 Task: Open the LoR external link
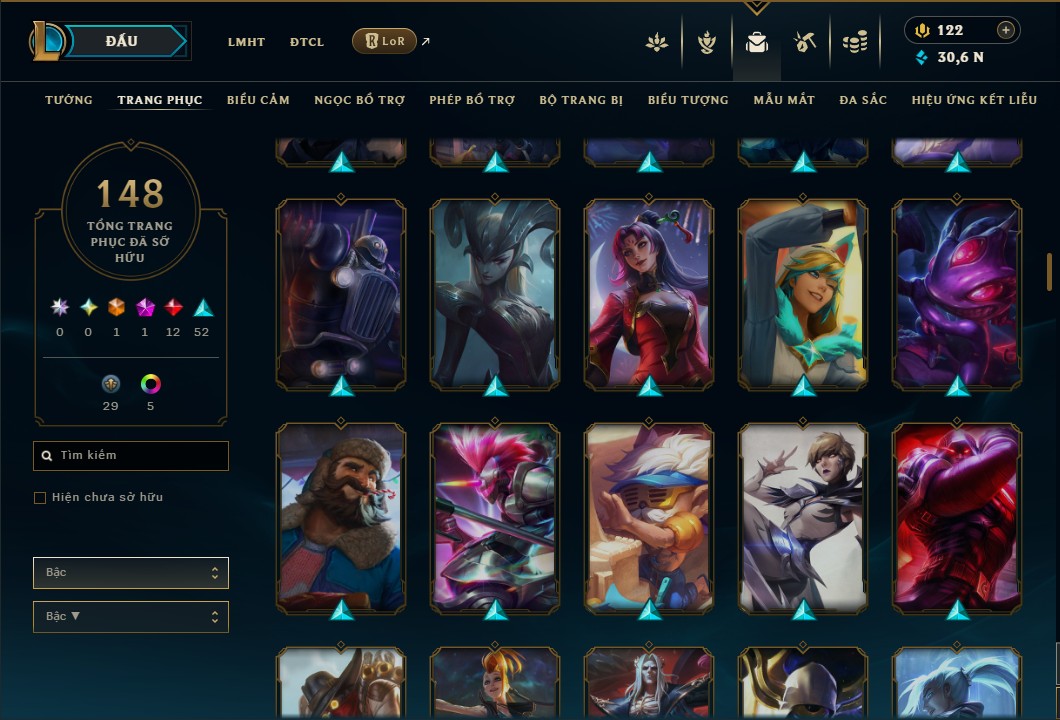[x=385, y=41]
